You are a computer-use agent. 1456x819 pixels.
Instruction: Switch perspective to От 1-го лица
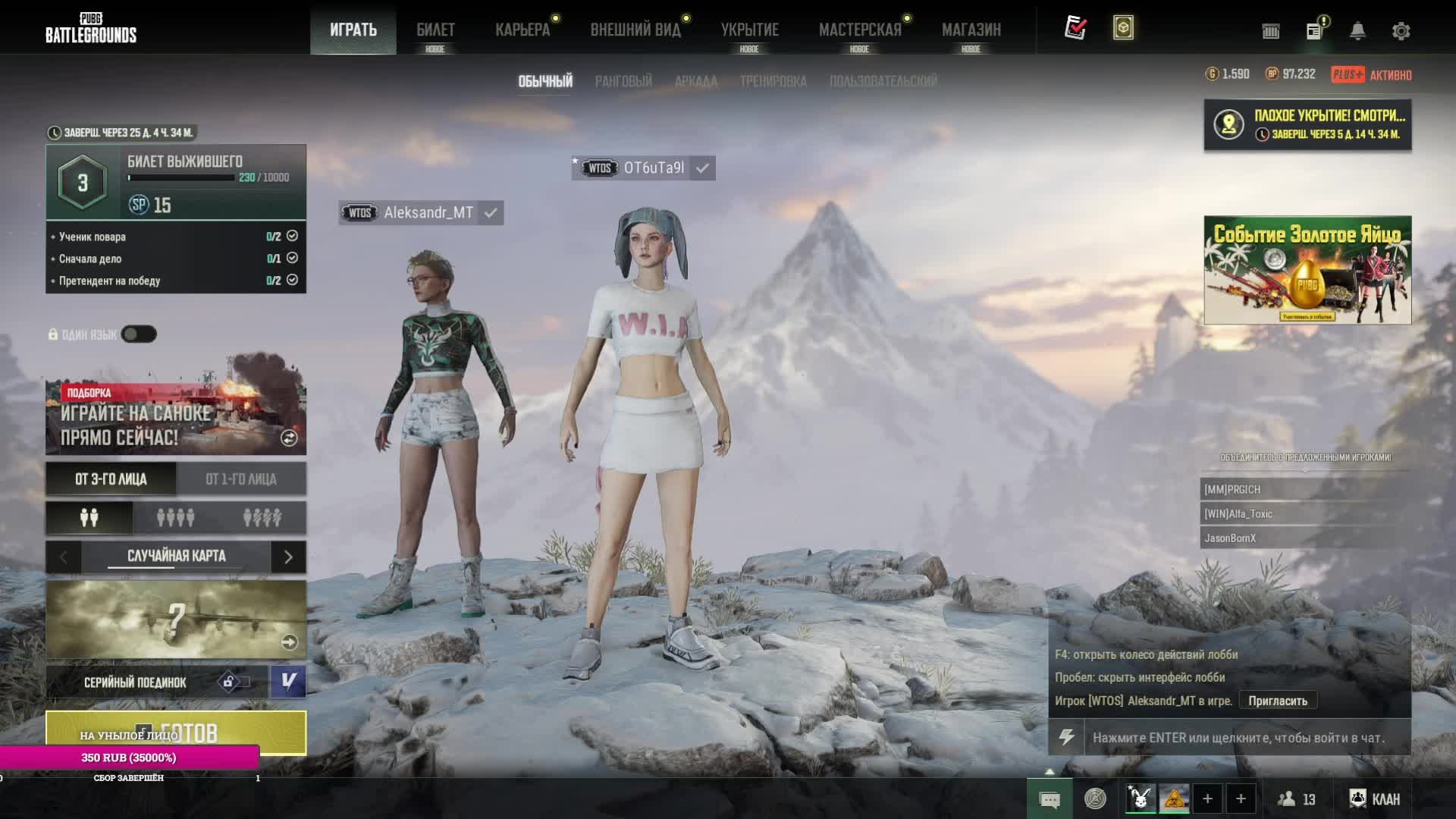pyautogui.click(x=241, y=479)
